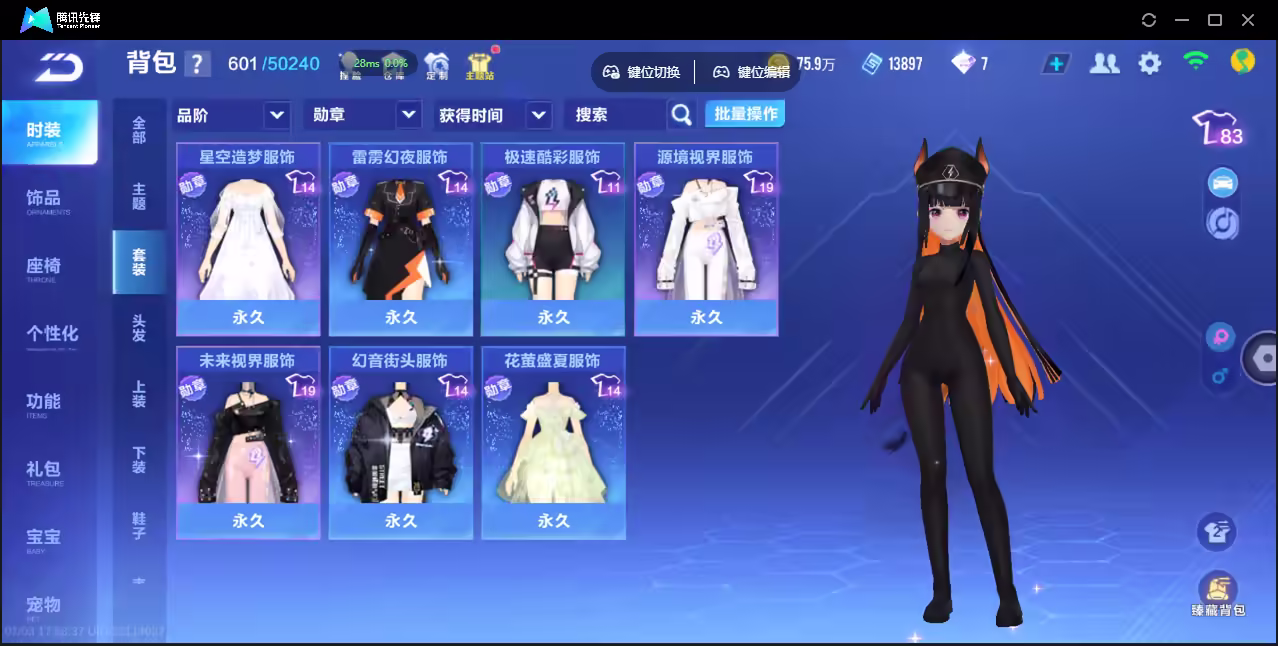Open the 品阶 grade dropdown filter

coord(232,115)
